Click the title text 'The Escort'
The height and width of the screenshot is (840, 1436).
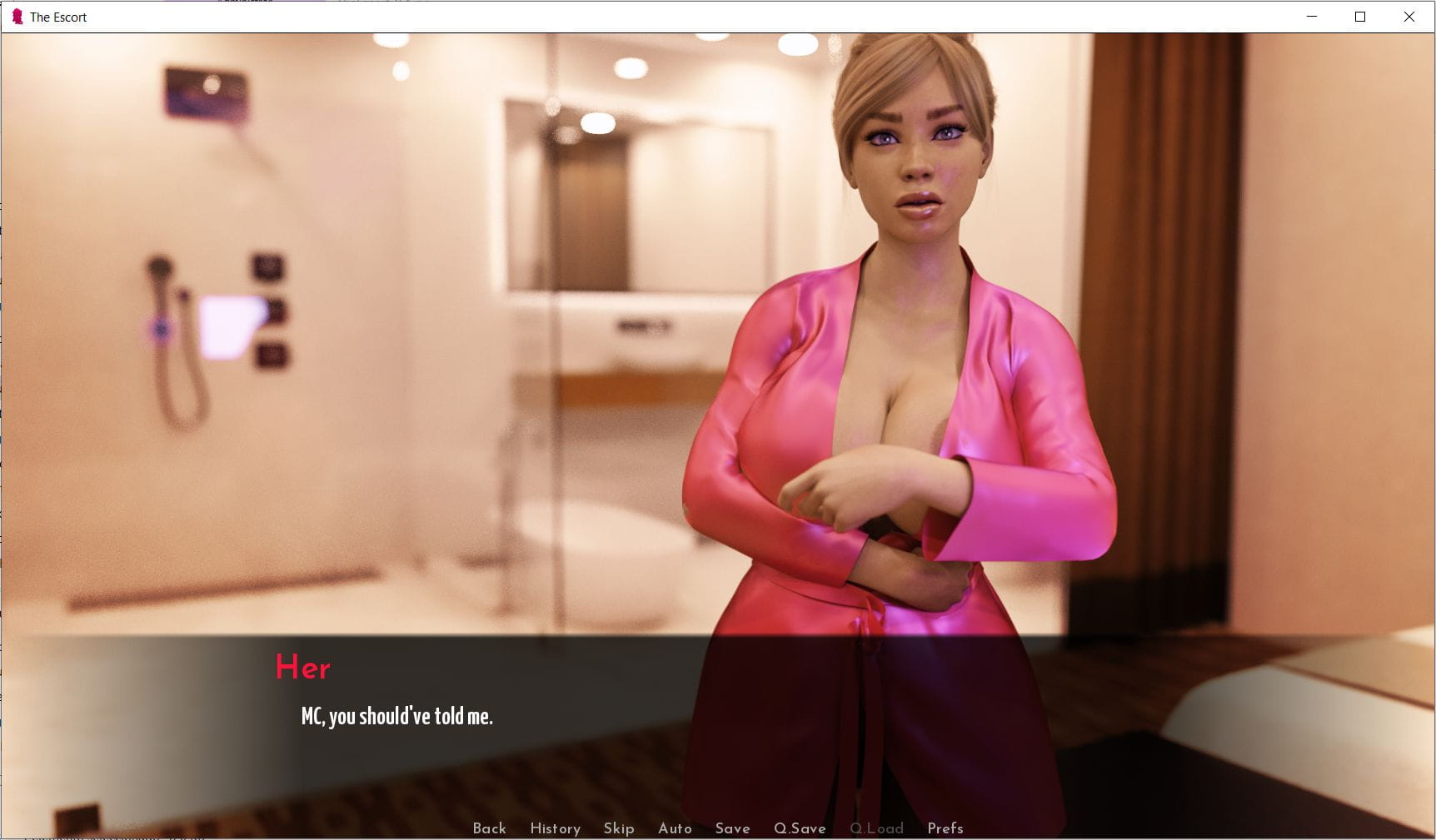pyautogui.click(x=58, y=17)
